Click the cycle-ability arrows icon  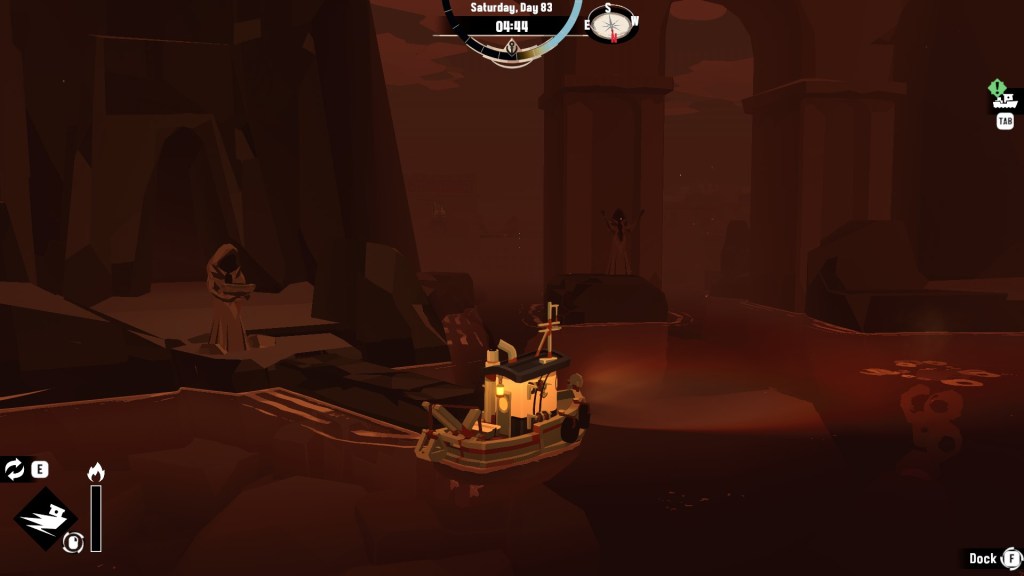[15, 469]
